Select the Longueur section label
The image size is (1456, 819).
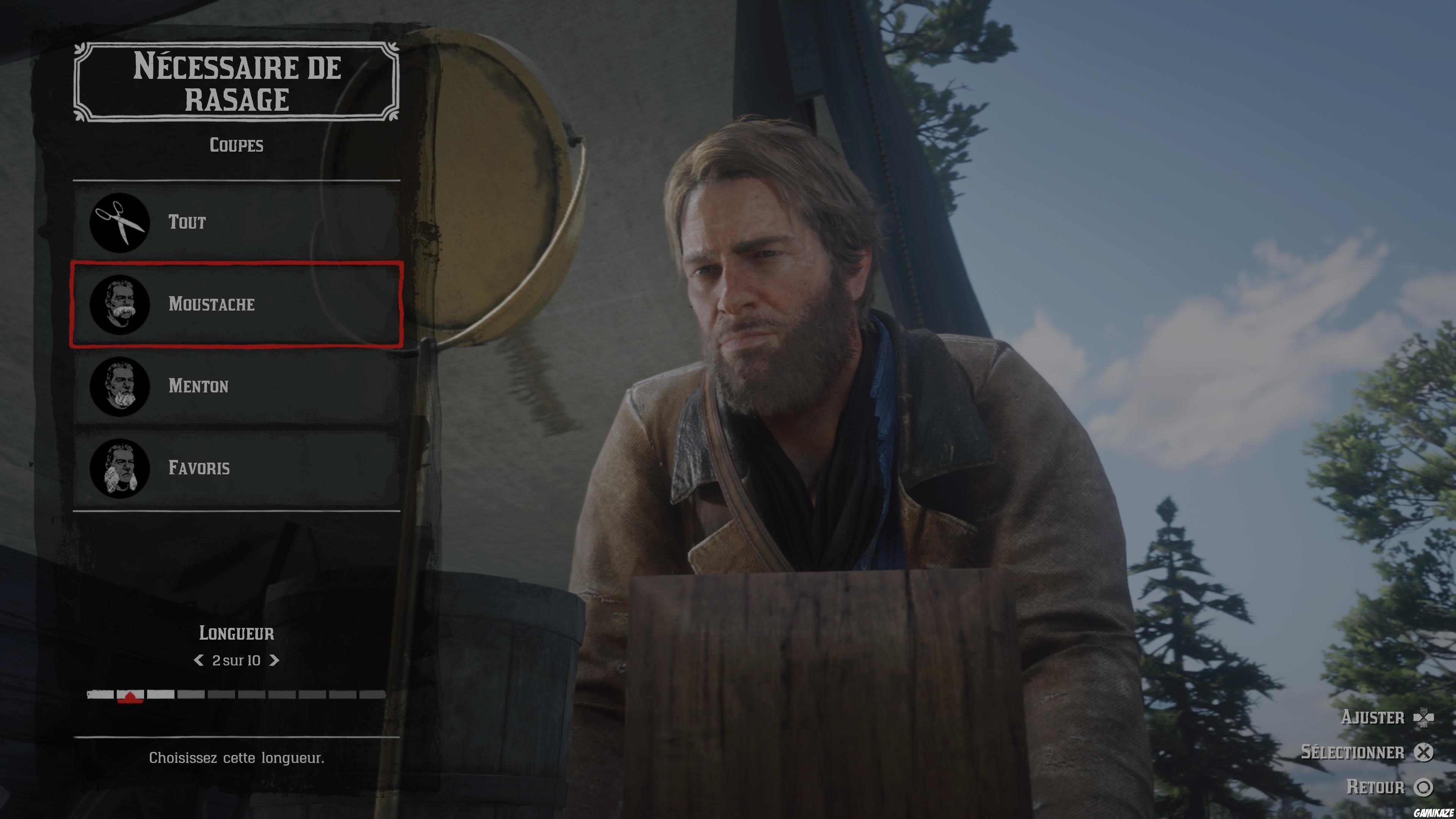click(237, 633)
